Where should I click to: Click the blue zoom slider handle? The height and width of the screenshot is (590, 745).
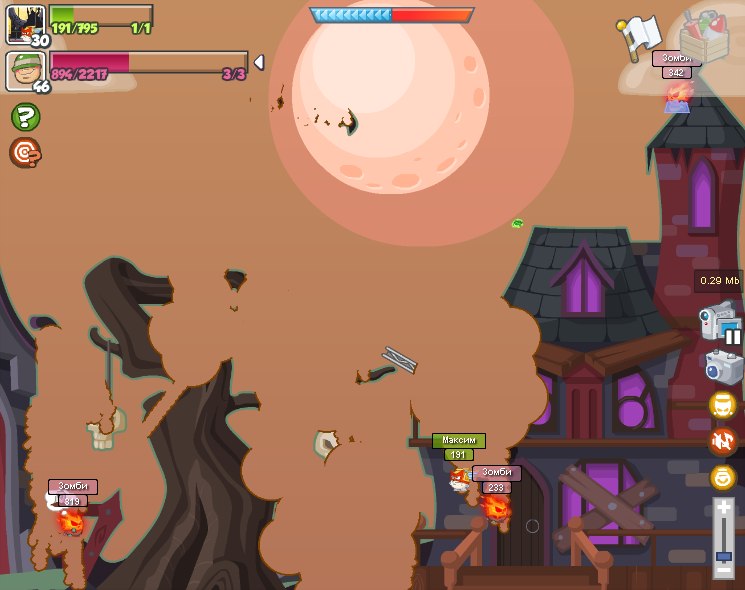(723, 555)
